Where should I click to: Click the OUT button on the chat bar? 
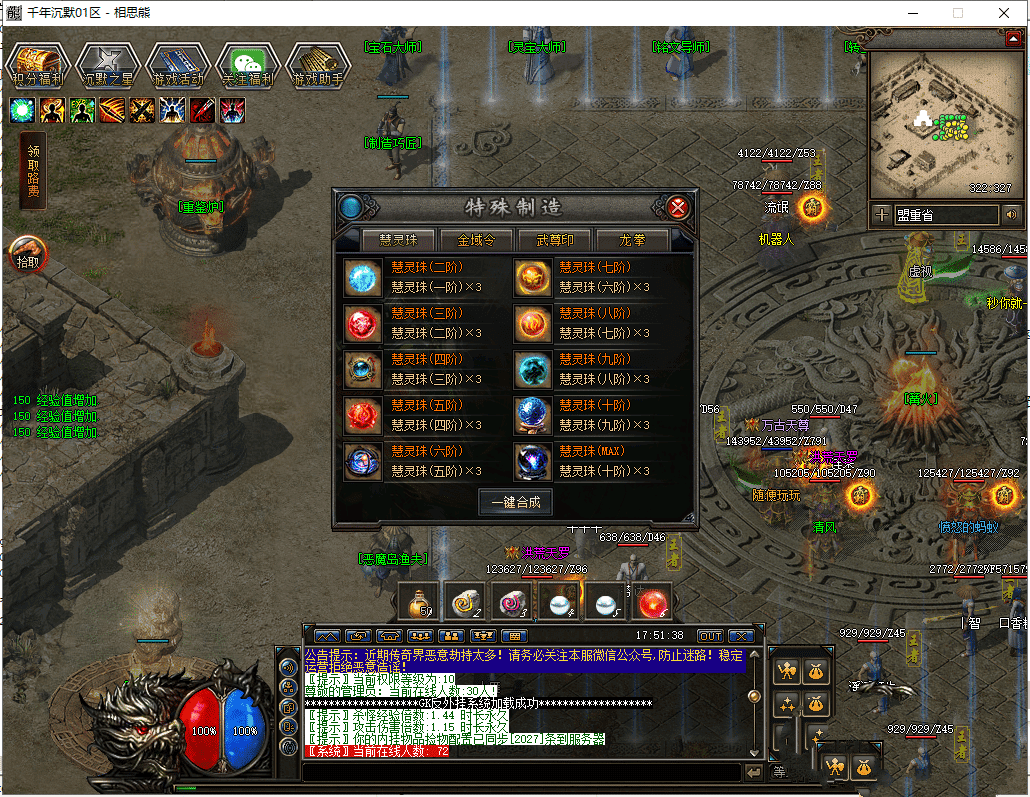pyautogui.click(x=710, y=636)
